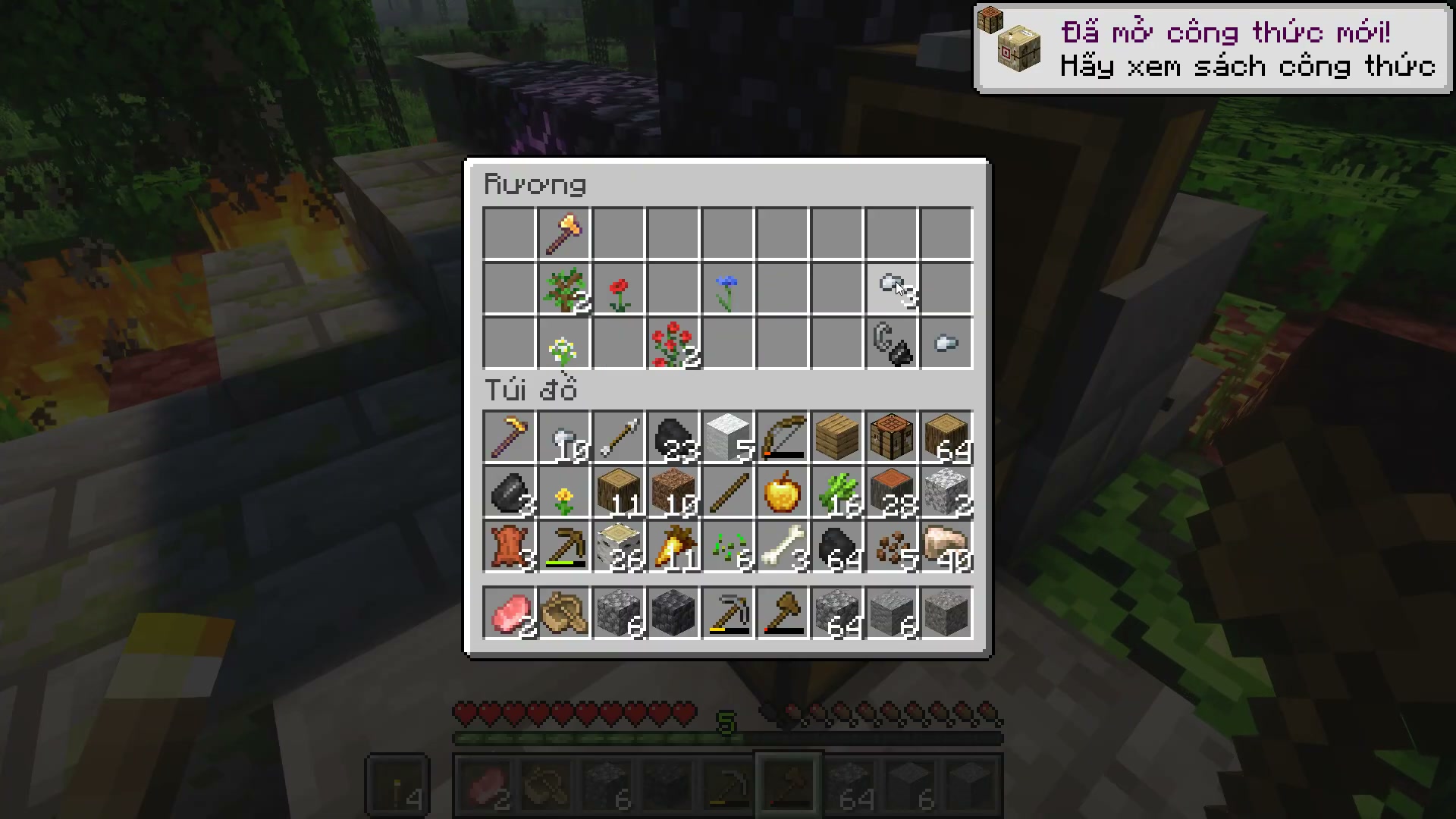Select the axe in the chest
The width and height of the screenshot is (1456, 819).
pos(564,234)
